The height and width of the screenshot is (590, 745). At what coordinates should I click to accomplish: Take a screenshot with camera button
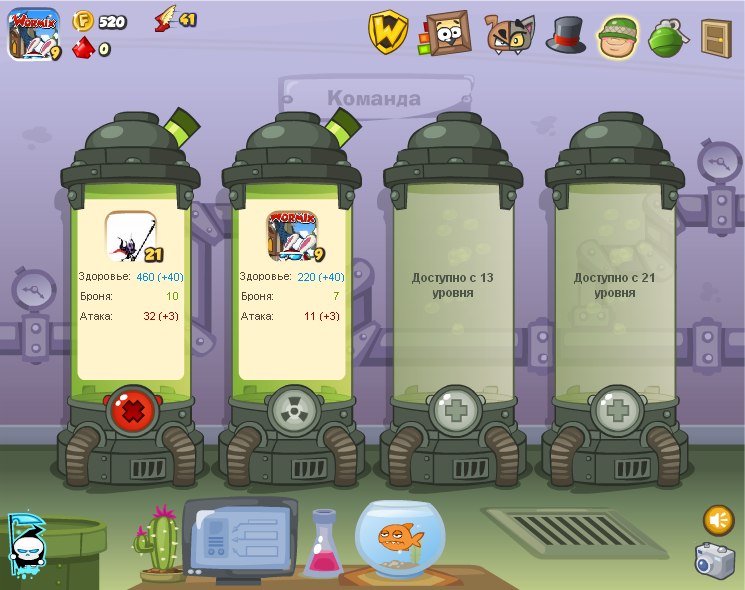coord(715,560)
